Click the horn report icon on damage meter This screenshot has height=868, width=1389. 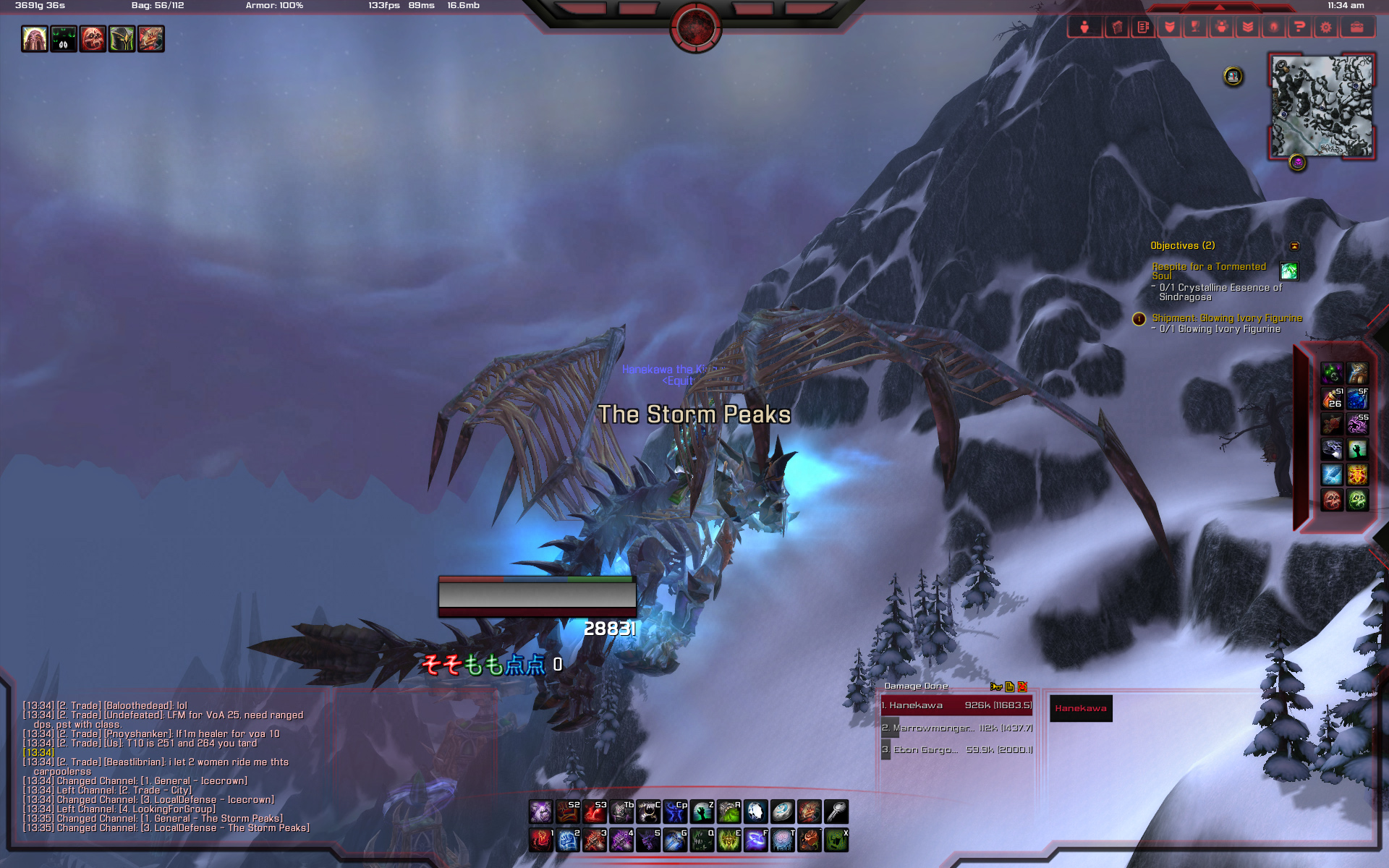(x=995, y=686)
